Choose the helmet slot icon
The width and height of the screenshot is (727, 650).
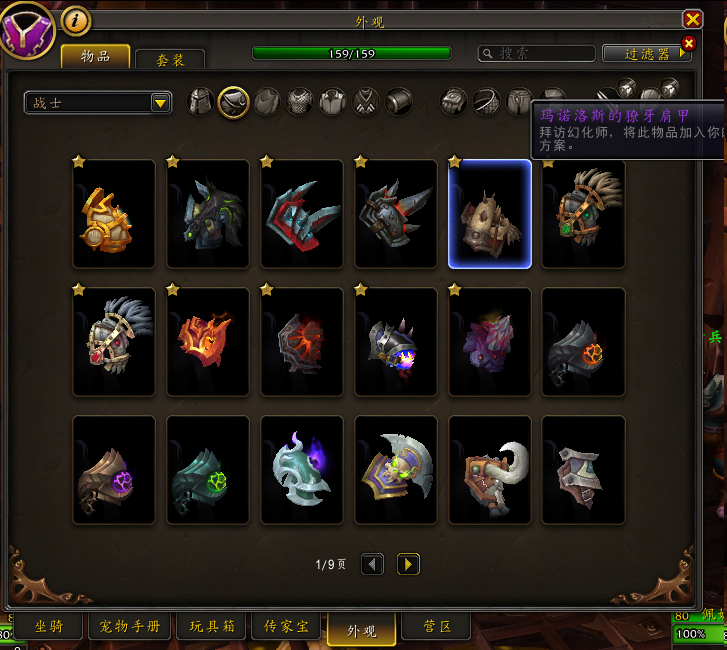pos(201,101)
